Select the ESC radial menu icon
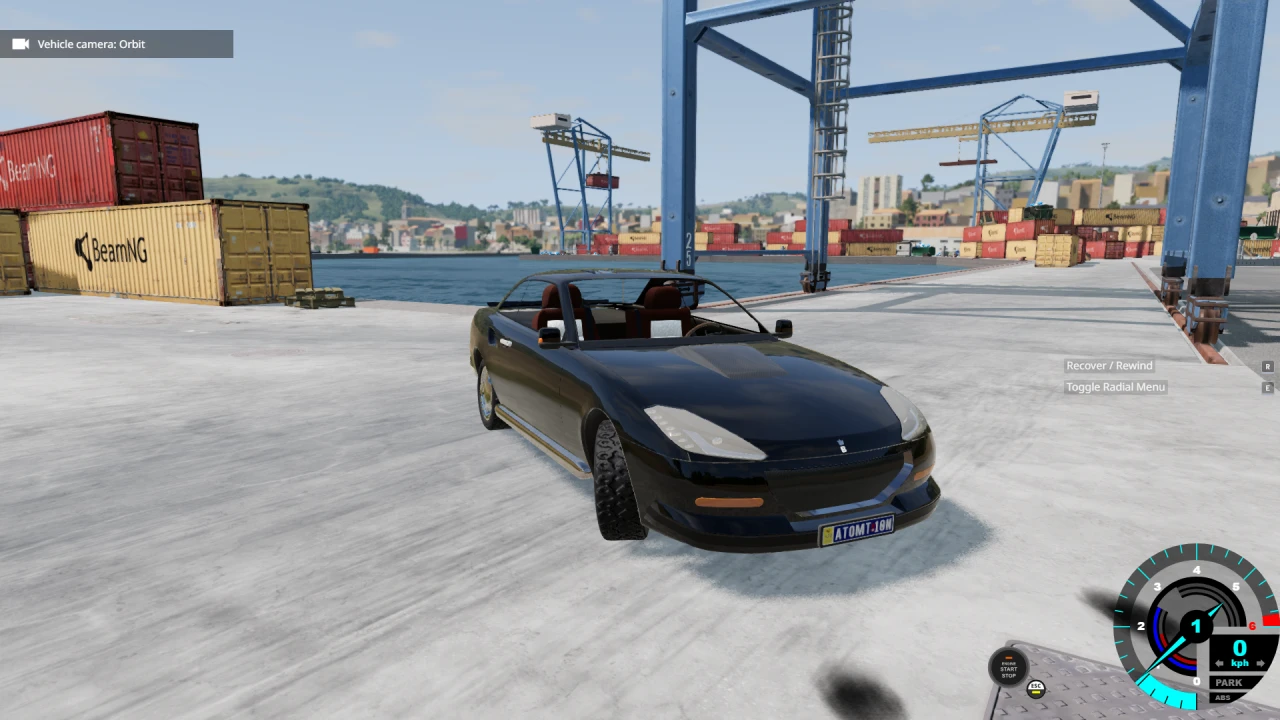 (x=1036, y=687)
